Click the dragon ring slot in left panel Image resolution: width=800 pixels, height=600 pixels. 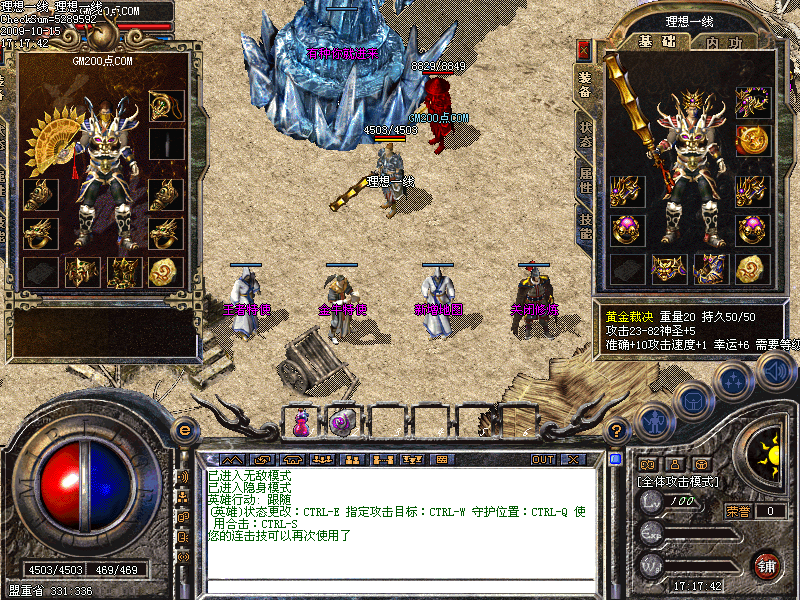39,234
